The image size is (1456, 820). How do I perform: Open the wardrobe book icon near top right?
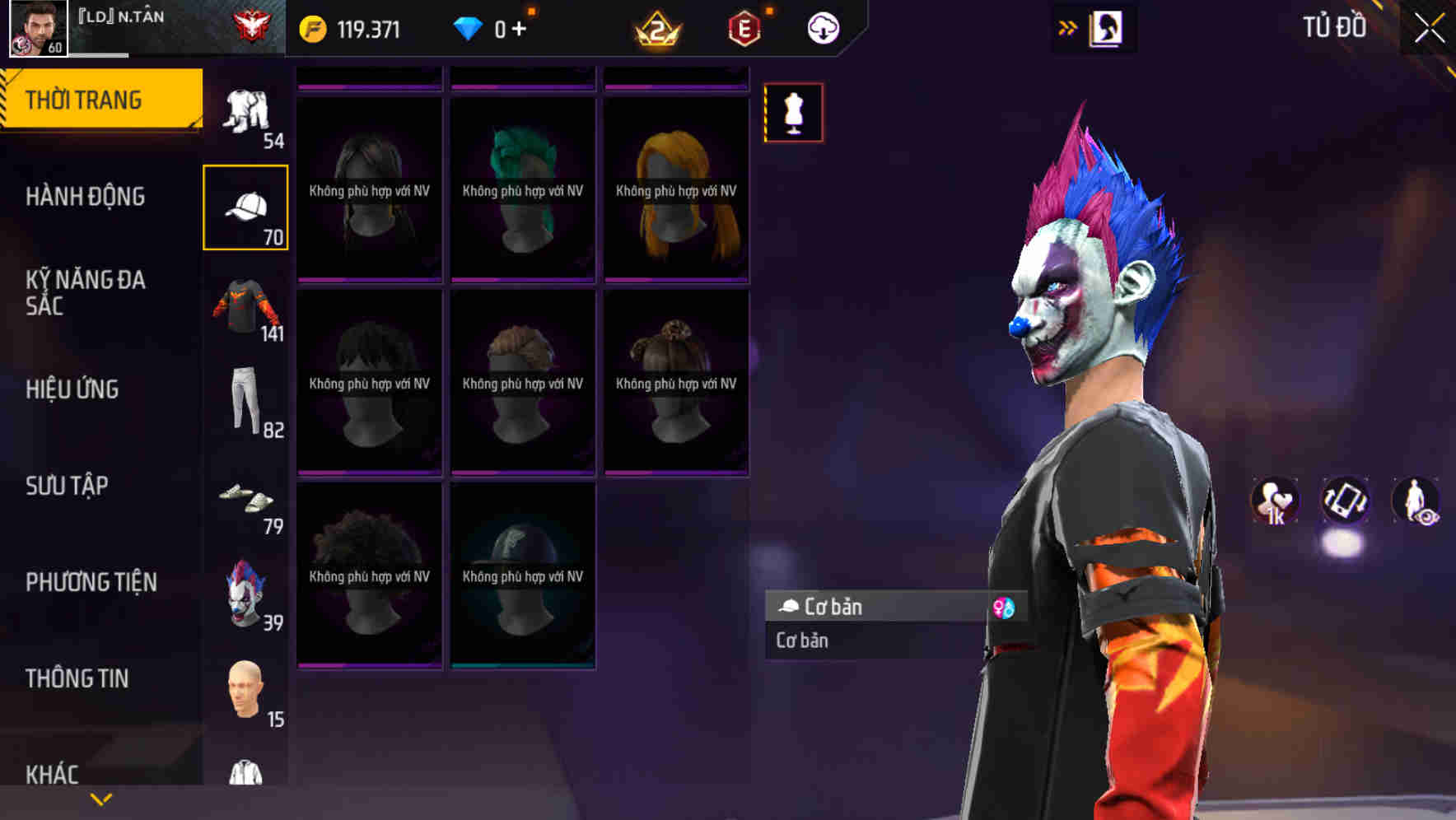tap(1105, 26)
